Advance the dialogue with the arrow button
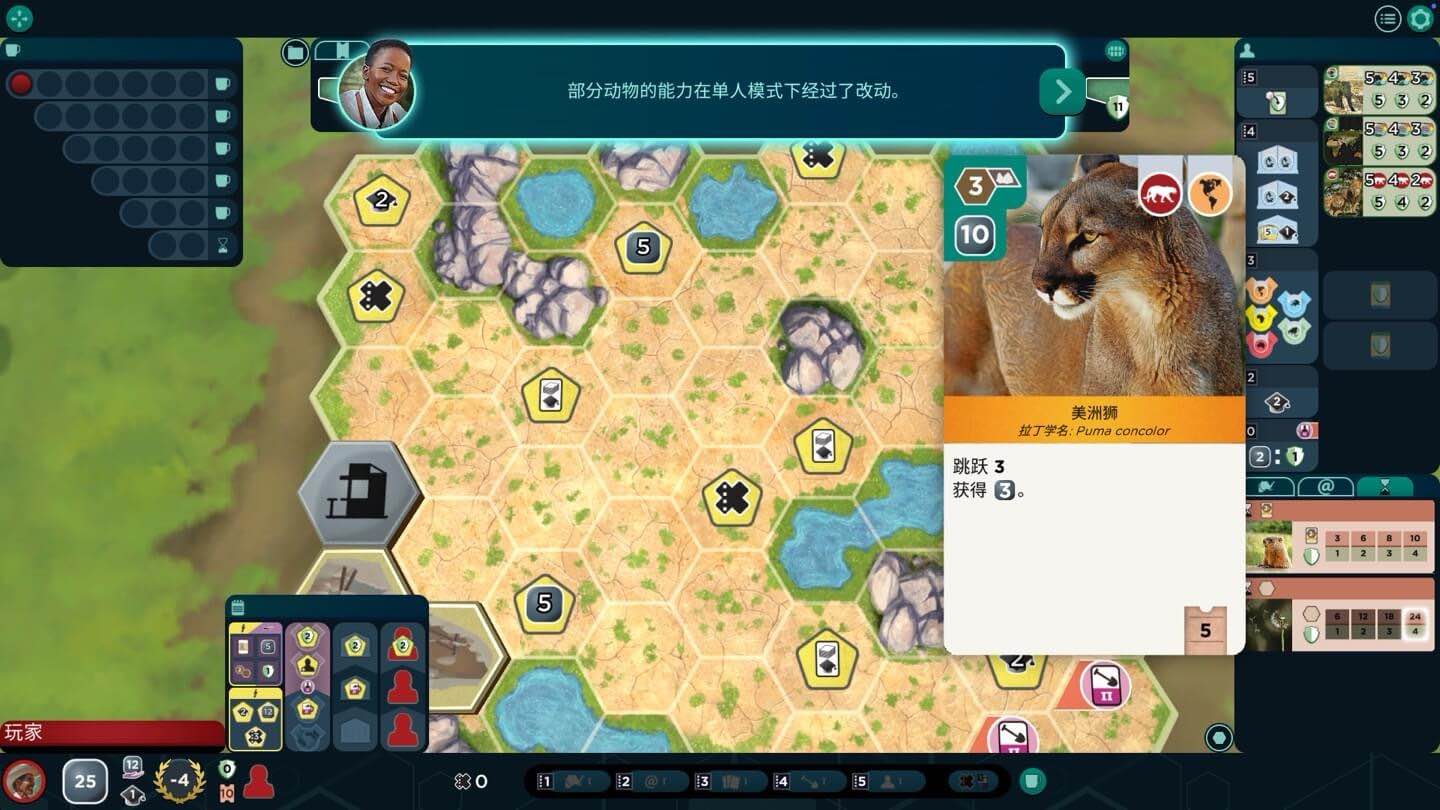Viewport: 1440px width, 810px height. [1063, 91]
